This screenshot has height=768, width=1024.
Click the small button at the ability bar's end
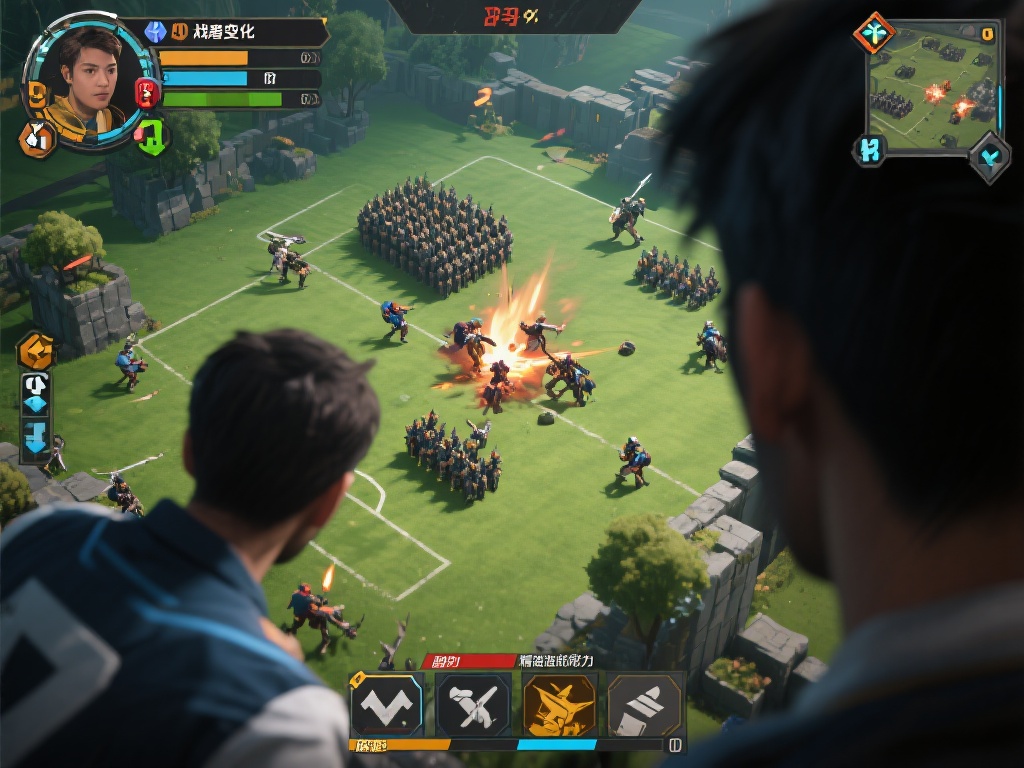pos(675,745)
